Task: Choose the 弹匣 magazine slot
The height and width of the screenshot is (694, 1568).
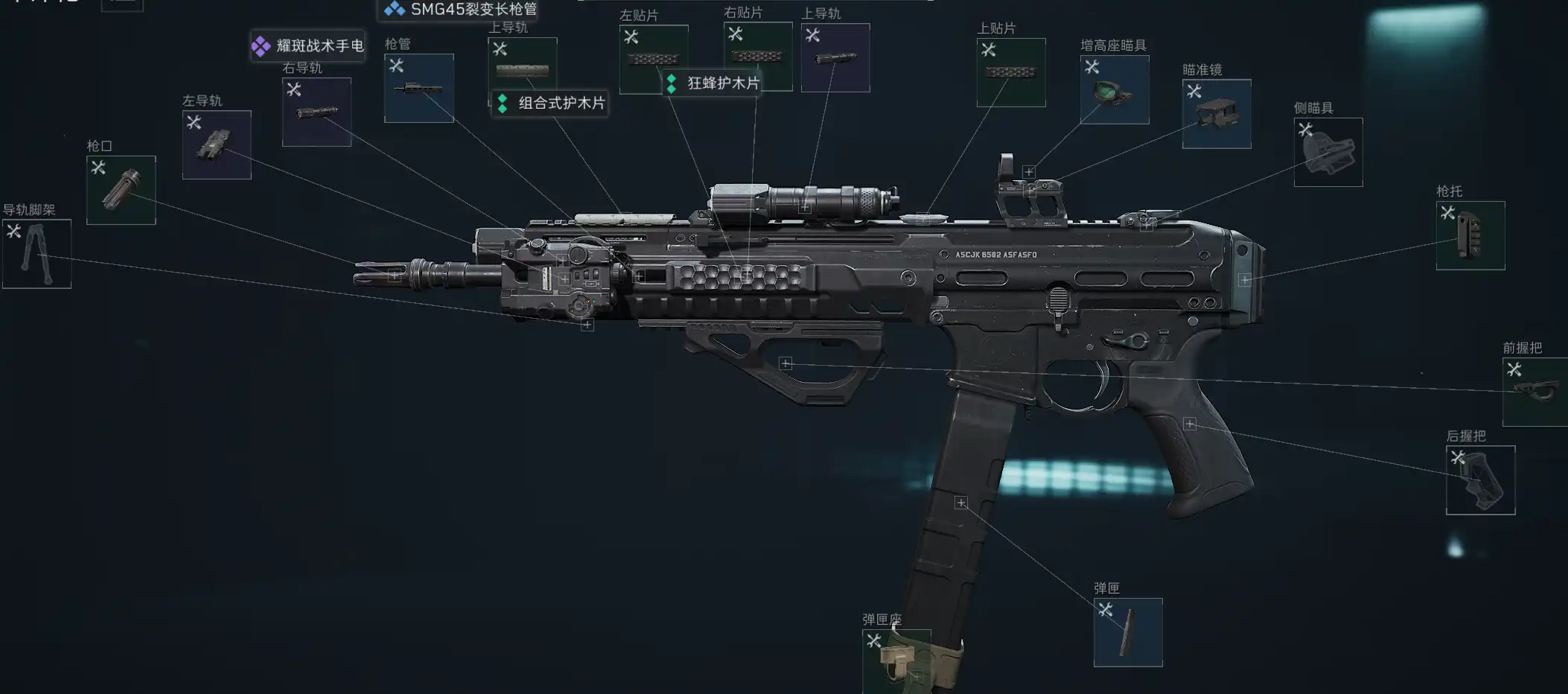Action: coord(1128,632)
